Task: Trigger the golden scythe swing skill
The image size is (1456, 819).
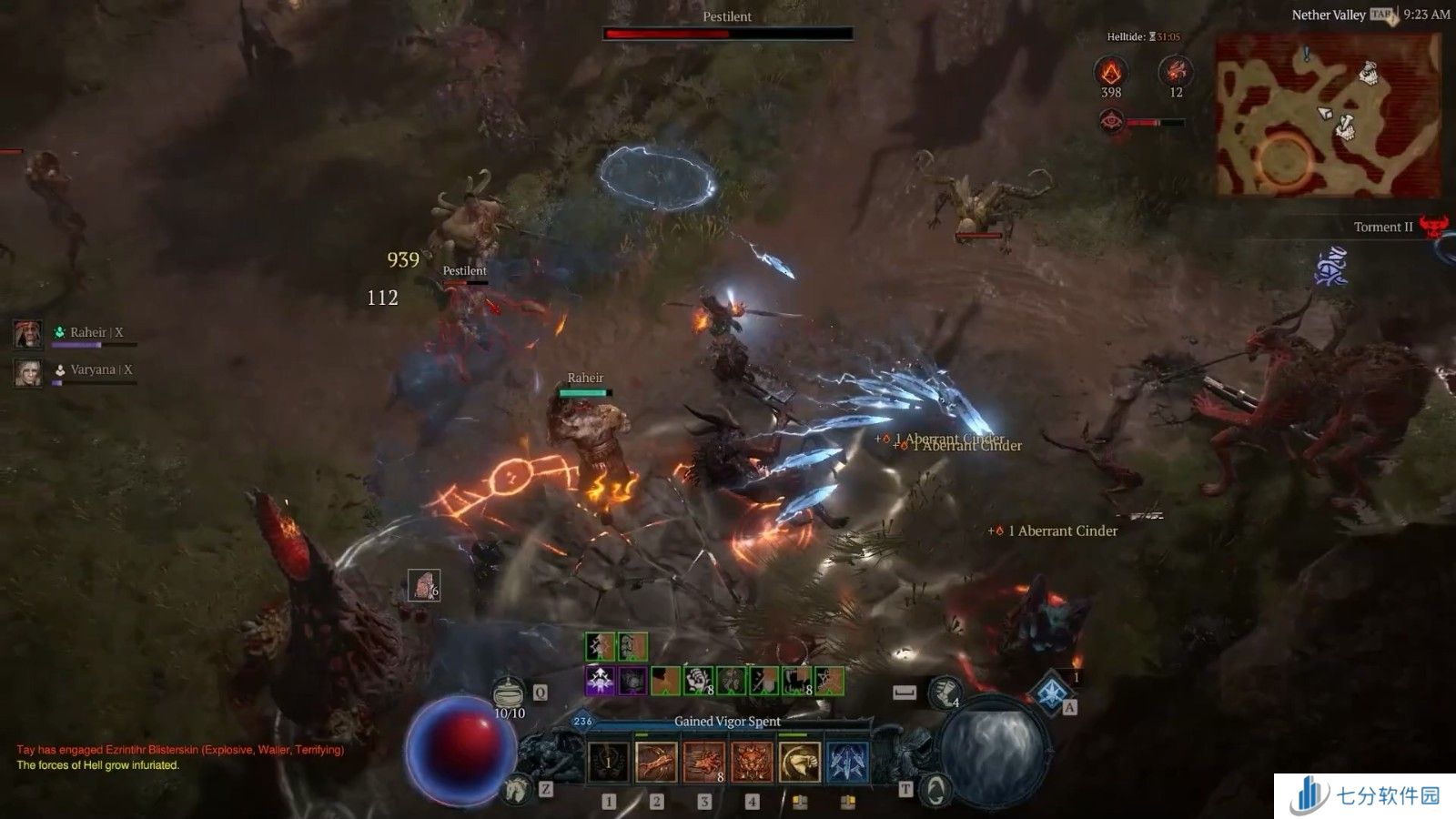Action: 799,762
